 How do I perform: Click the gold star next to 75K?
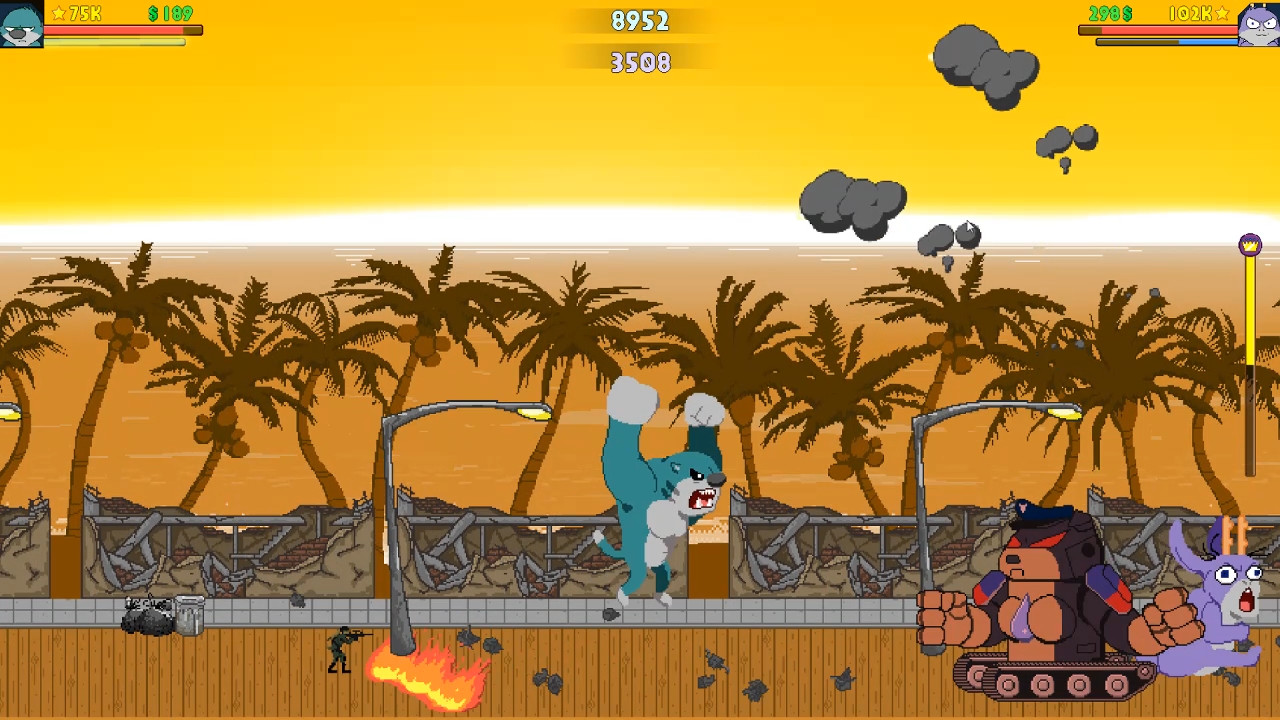(x=58, y=13)
